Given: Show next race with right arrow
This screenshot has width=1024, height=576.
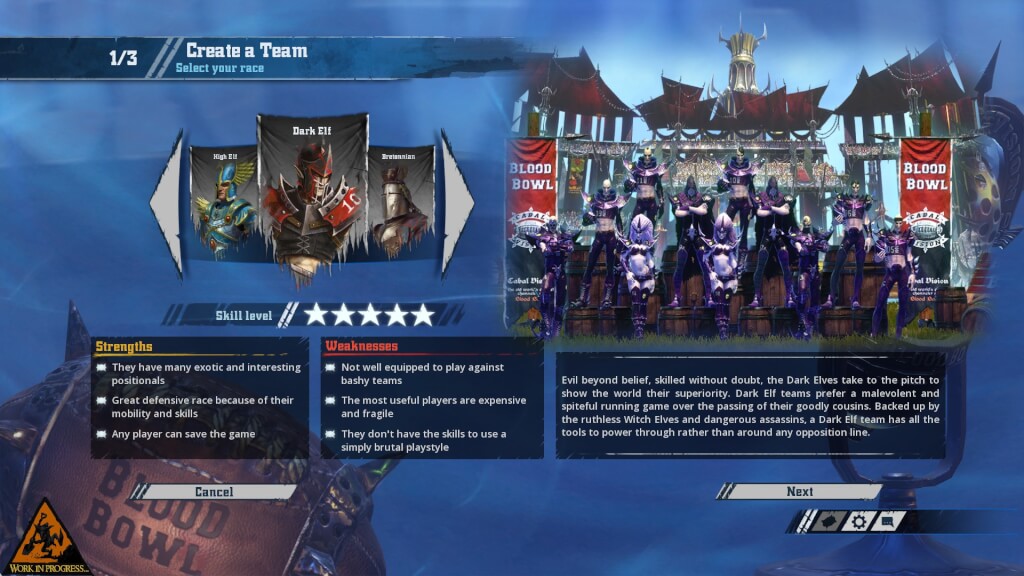Looking at the screenshot, I should click(457, 203).
